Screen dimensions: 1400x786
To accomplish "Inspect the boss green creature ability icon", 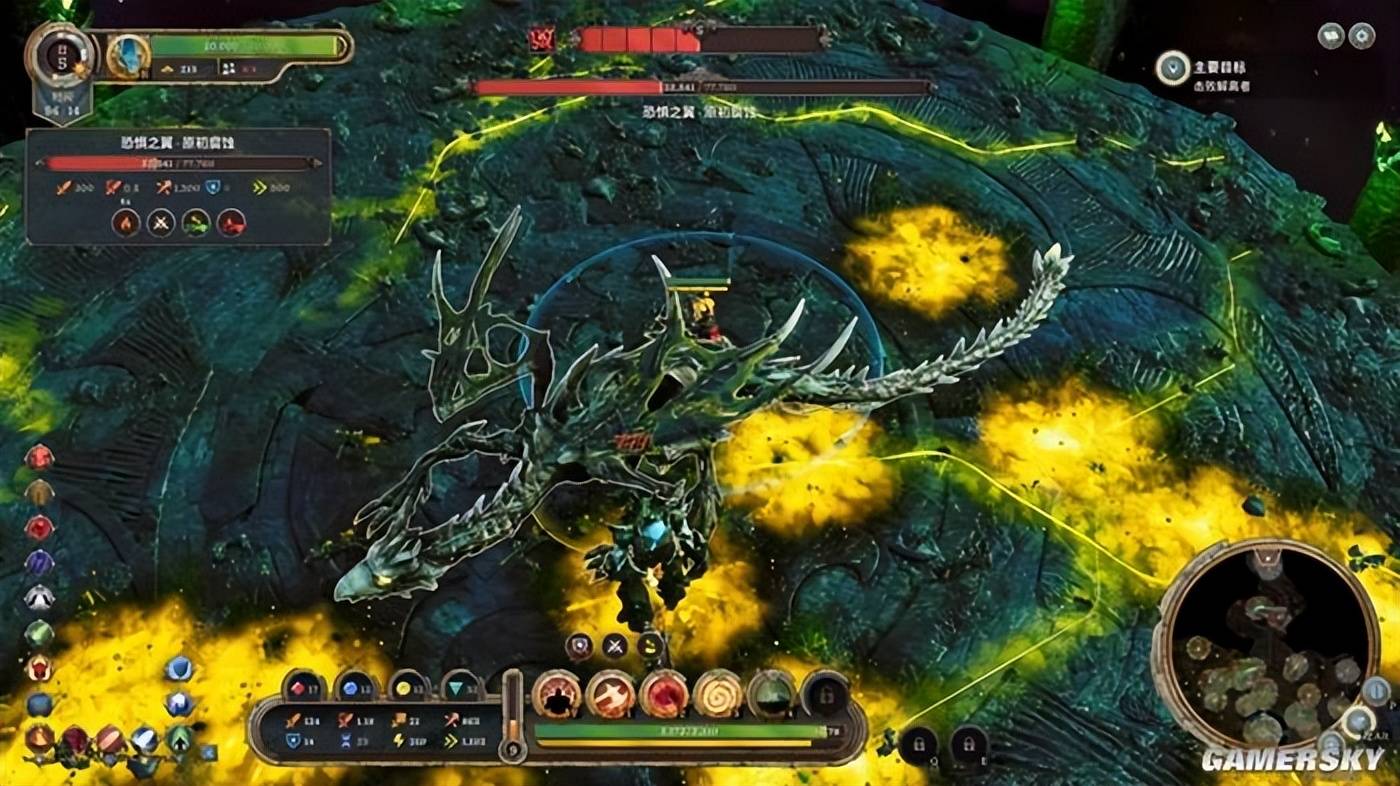I will (196, 222).
